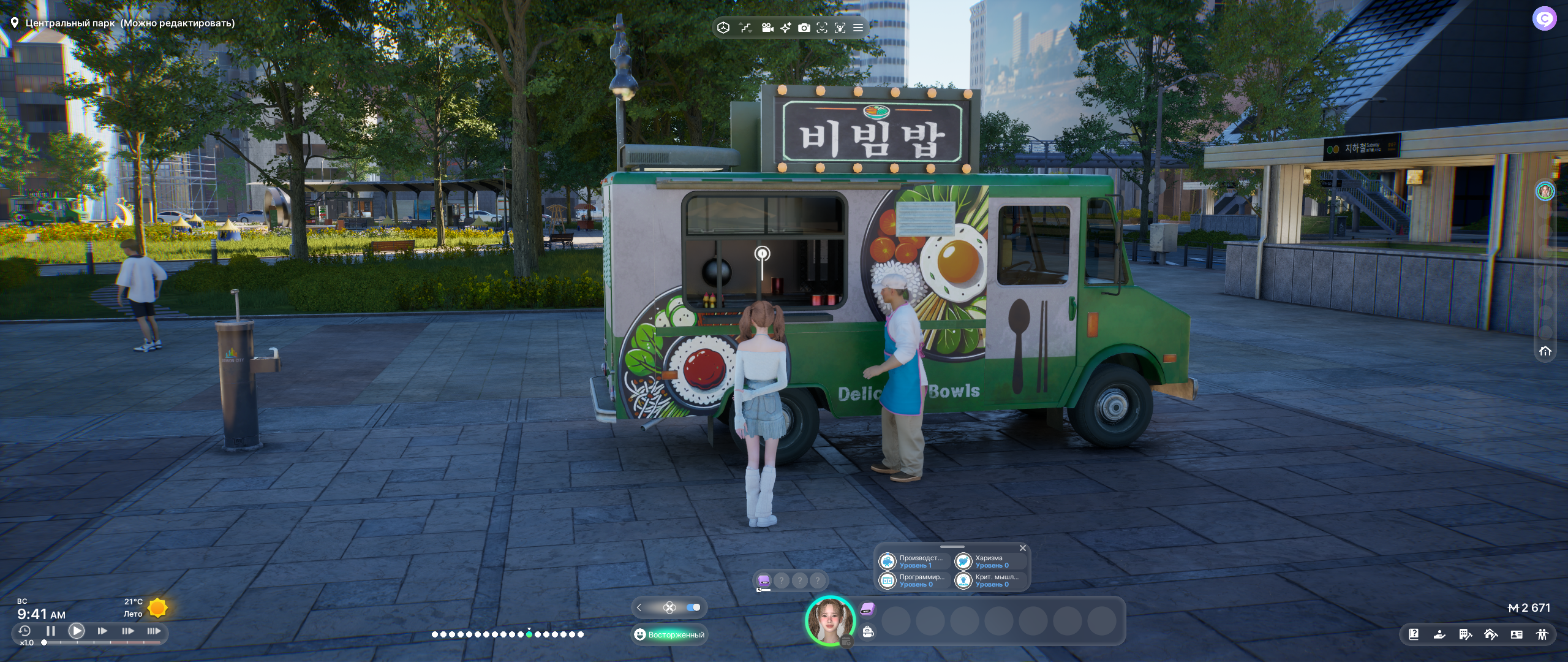
Task: Open the house build mode icon
Action: tap(1491, 634)
